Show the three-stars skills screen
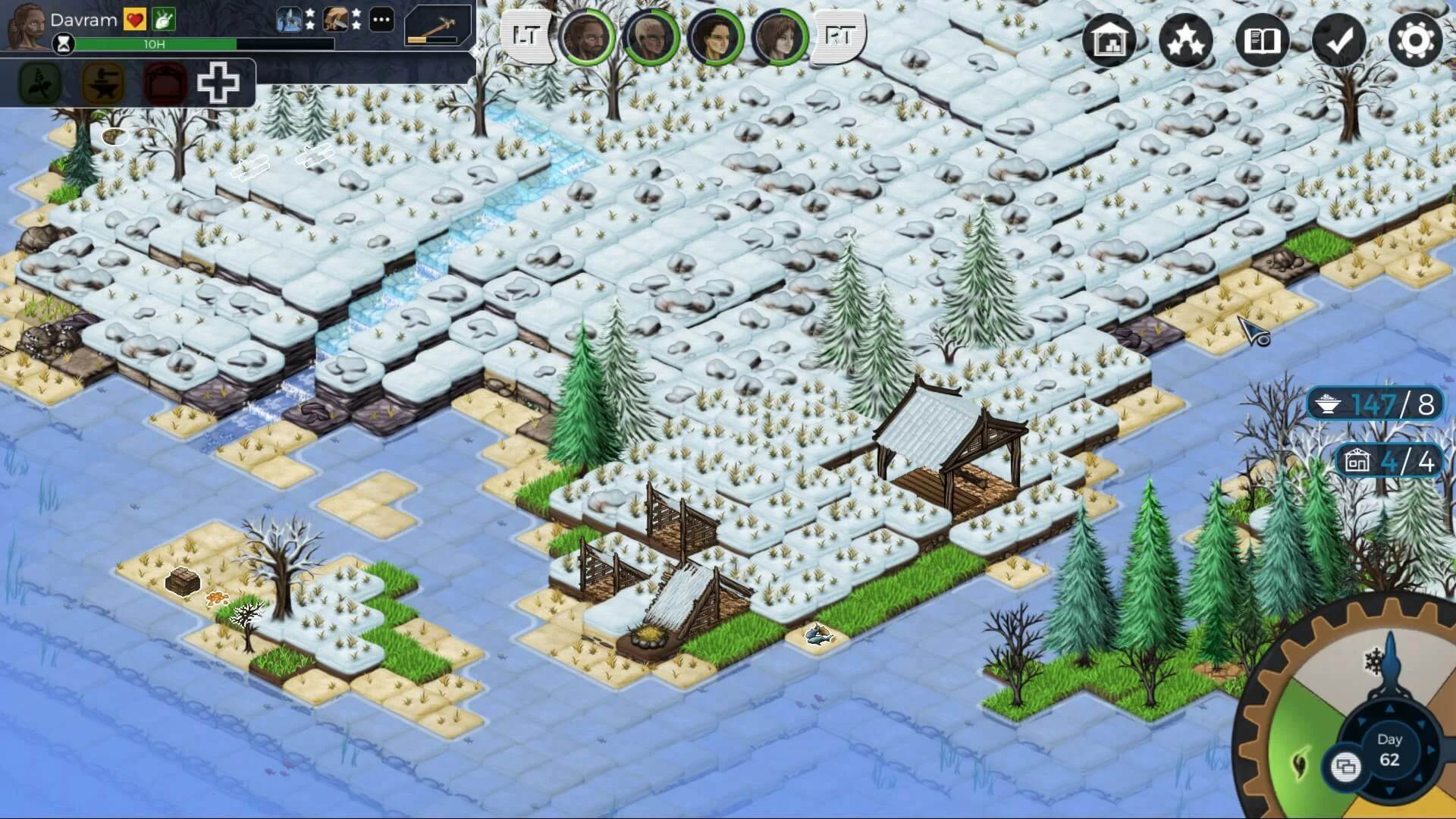 click(x=1185, y=40)
